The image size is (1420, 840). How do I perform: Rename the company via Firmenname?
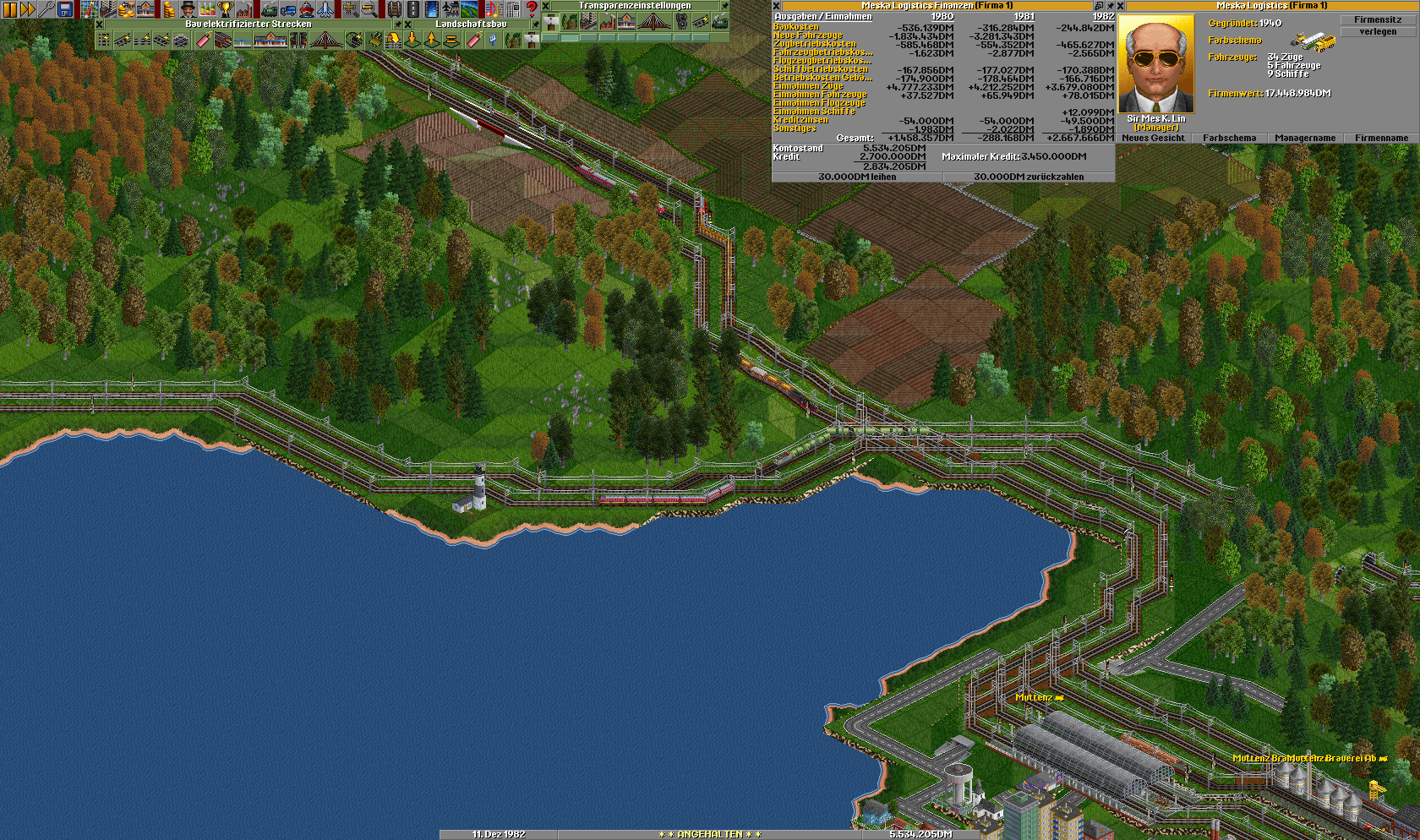point(1381,138)
